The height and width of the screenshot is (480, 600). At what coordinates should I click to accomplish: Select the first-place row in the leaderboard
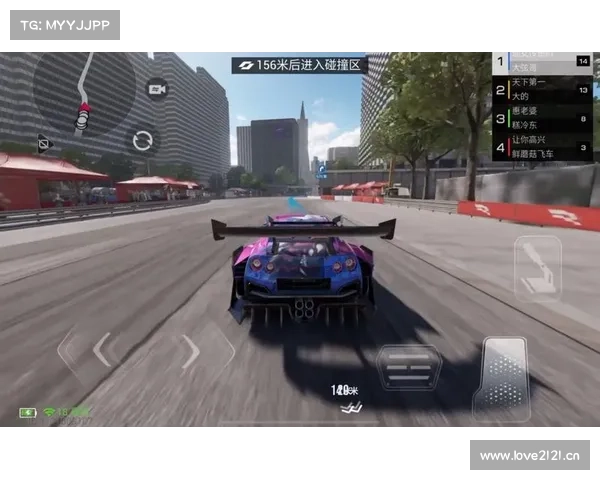[x=542, y=62]
